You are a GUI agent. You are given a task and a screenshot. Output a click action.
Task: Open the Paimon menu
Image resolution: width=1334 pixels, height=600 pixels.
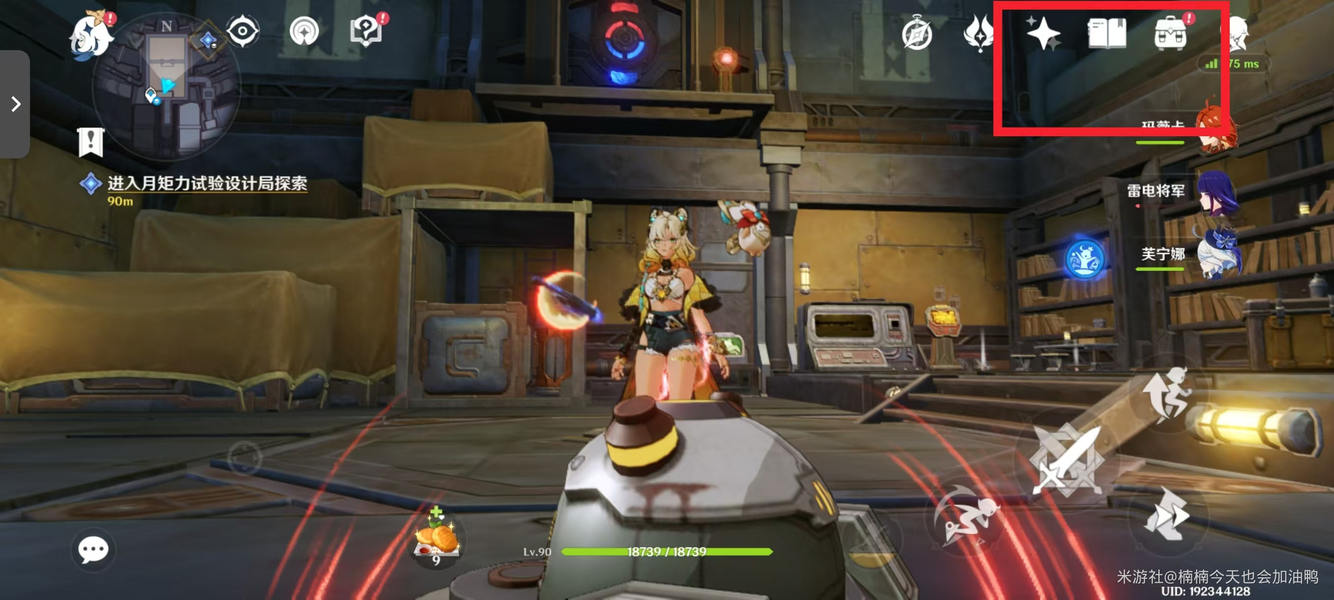(x=91, y=35)
